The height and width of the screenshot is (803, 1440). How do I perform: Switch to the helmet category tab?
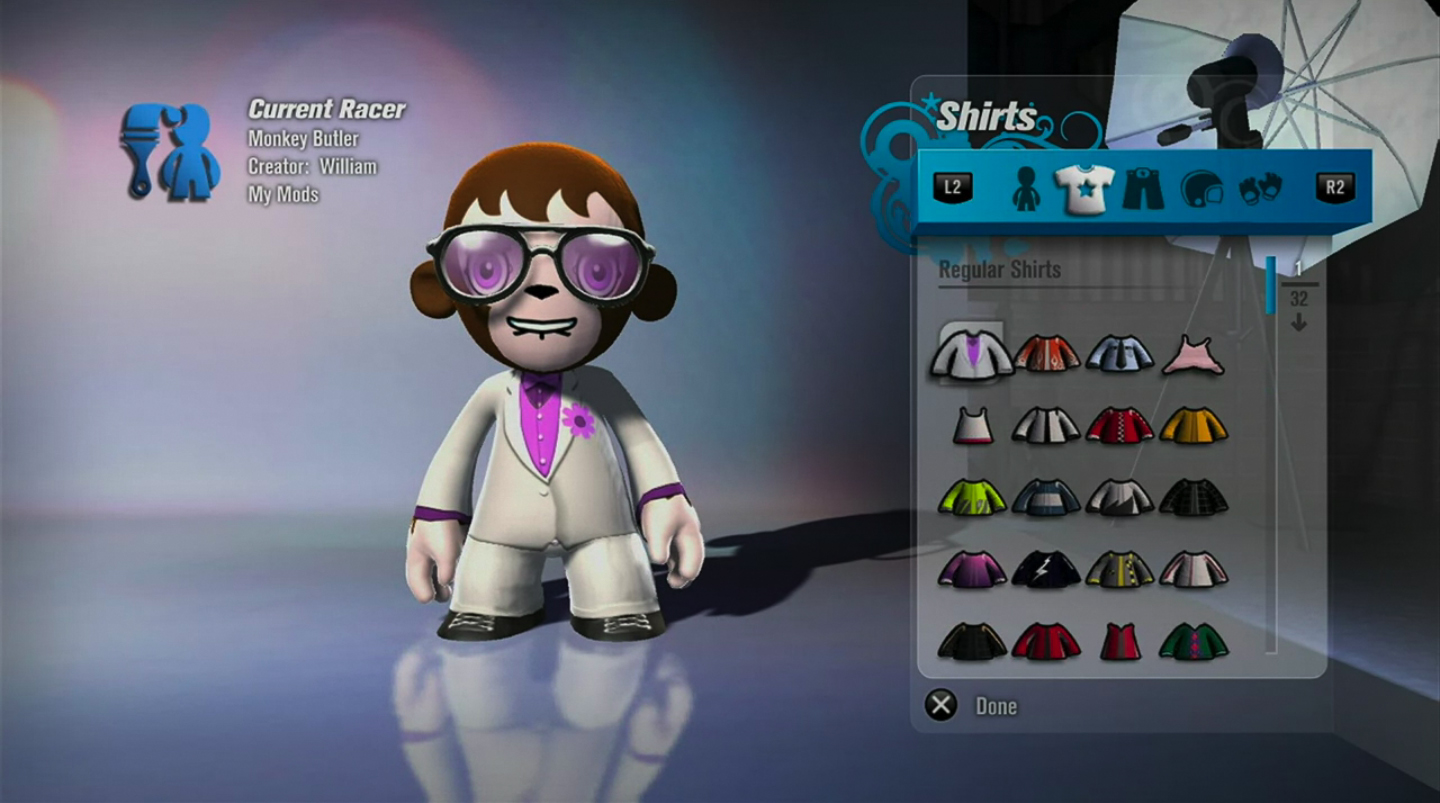[x=1201, y=188]
